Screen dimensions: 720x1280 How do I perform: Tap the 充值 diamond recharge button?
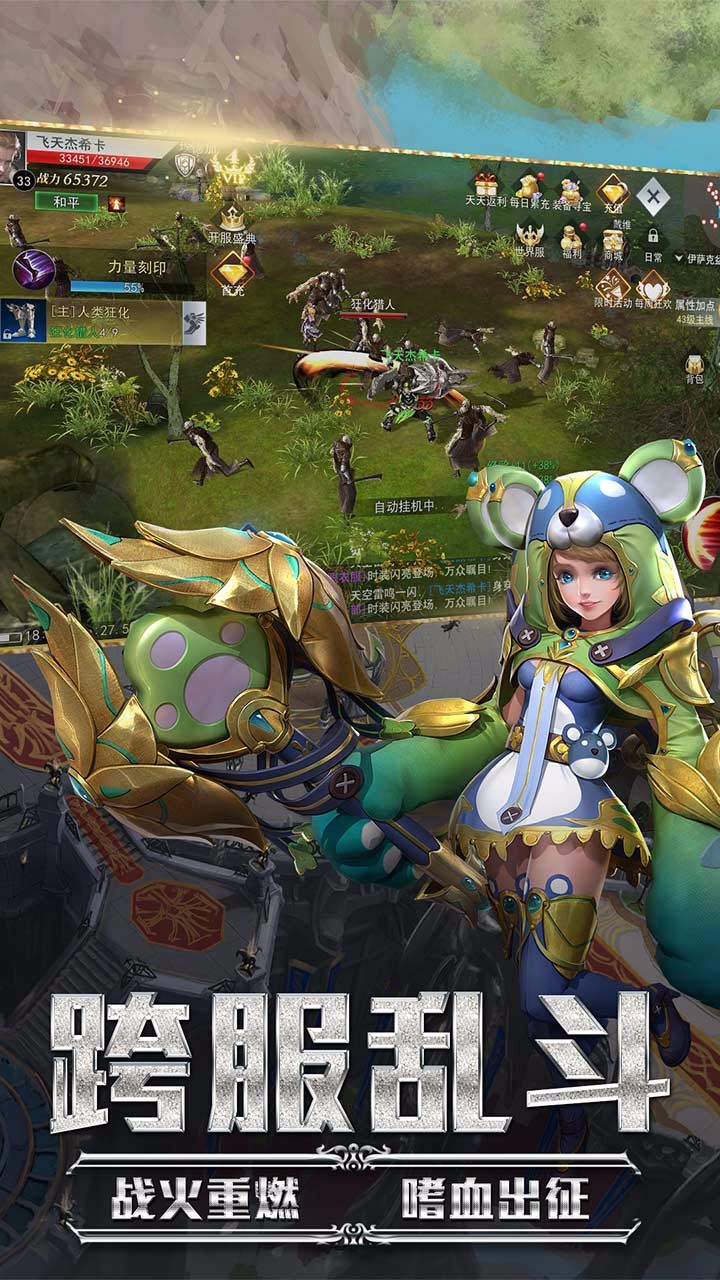[x=612, y=192]
